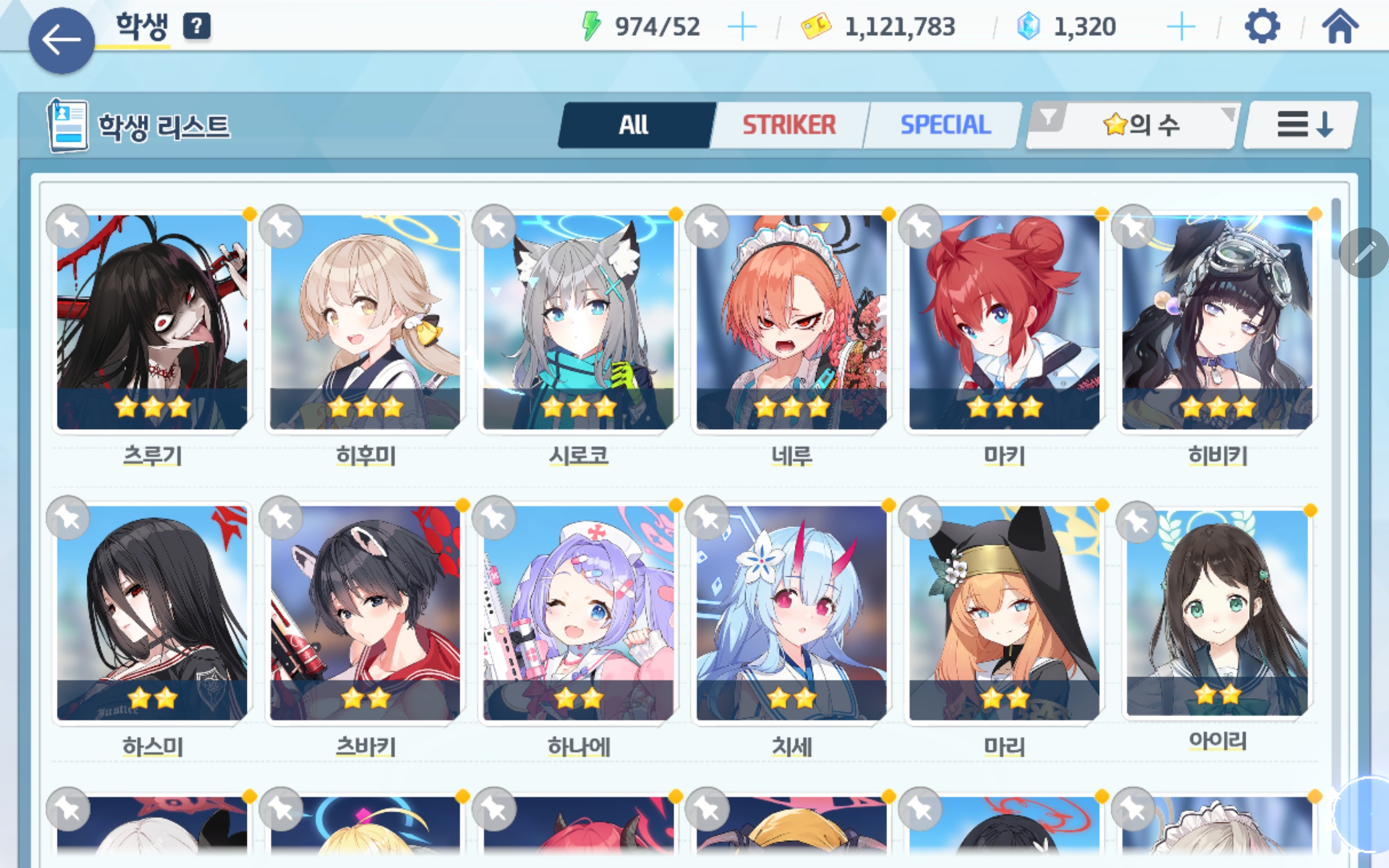
Task: Select student 히후미
Action: click(365, 322)
